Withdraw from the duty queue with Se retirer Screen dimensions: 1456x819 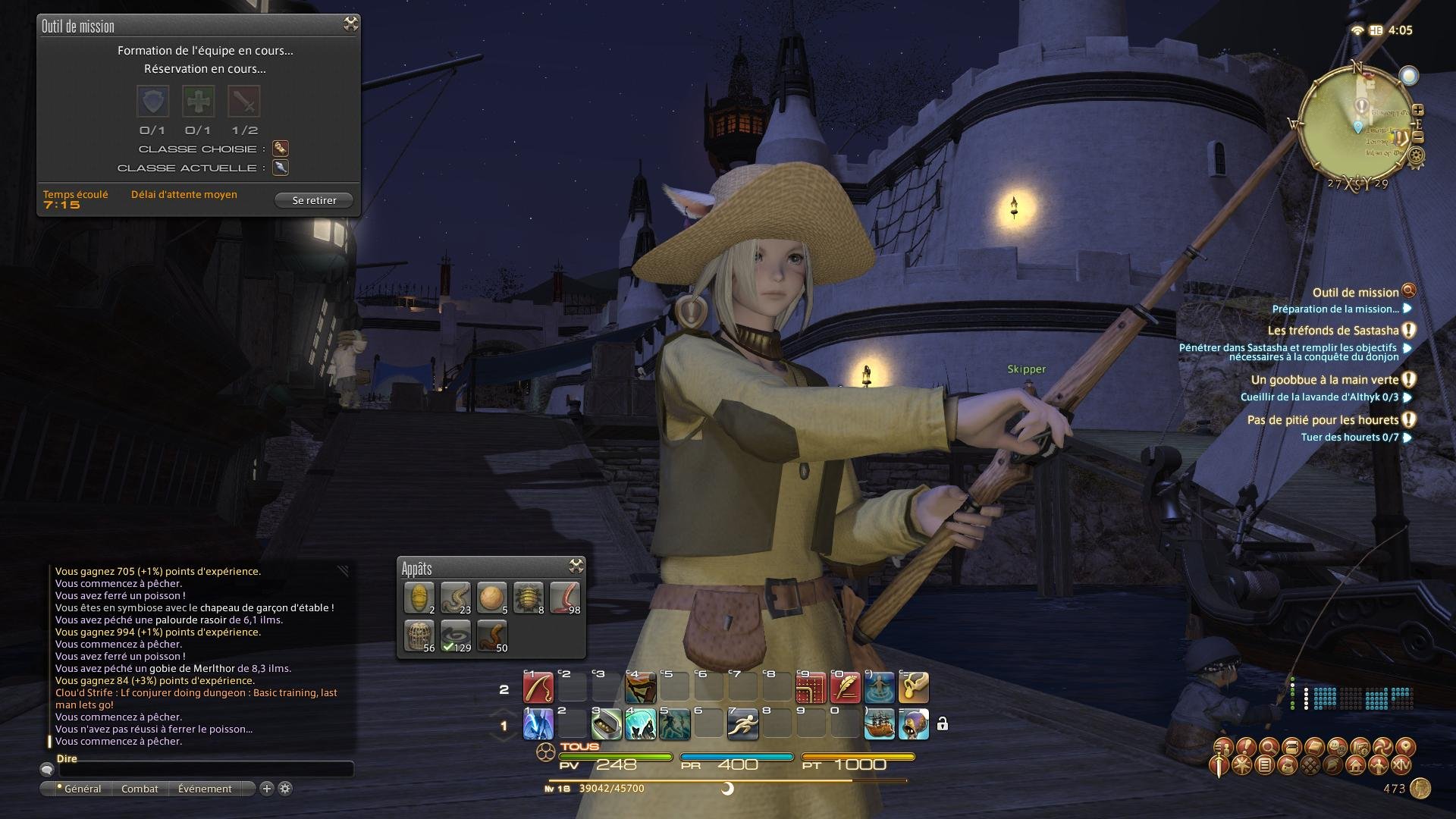(314, 200)
